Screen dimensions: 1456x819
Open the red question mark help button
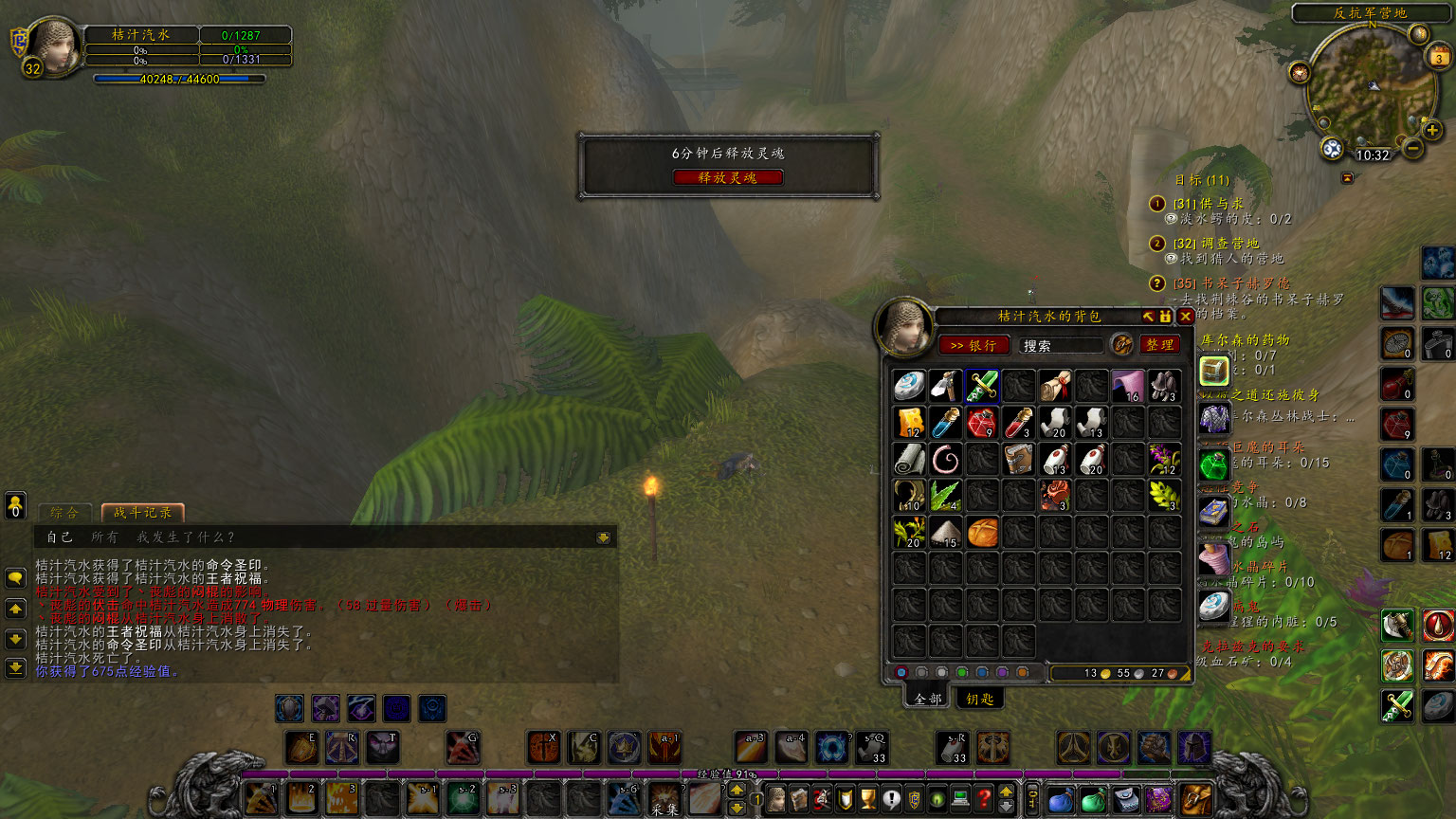tap(984, 799)
